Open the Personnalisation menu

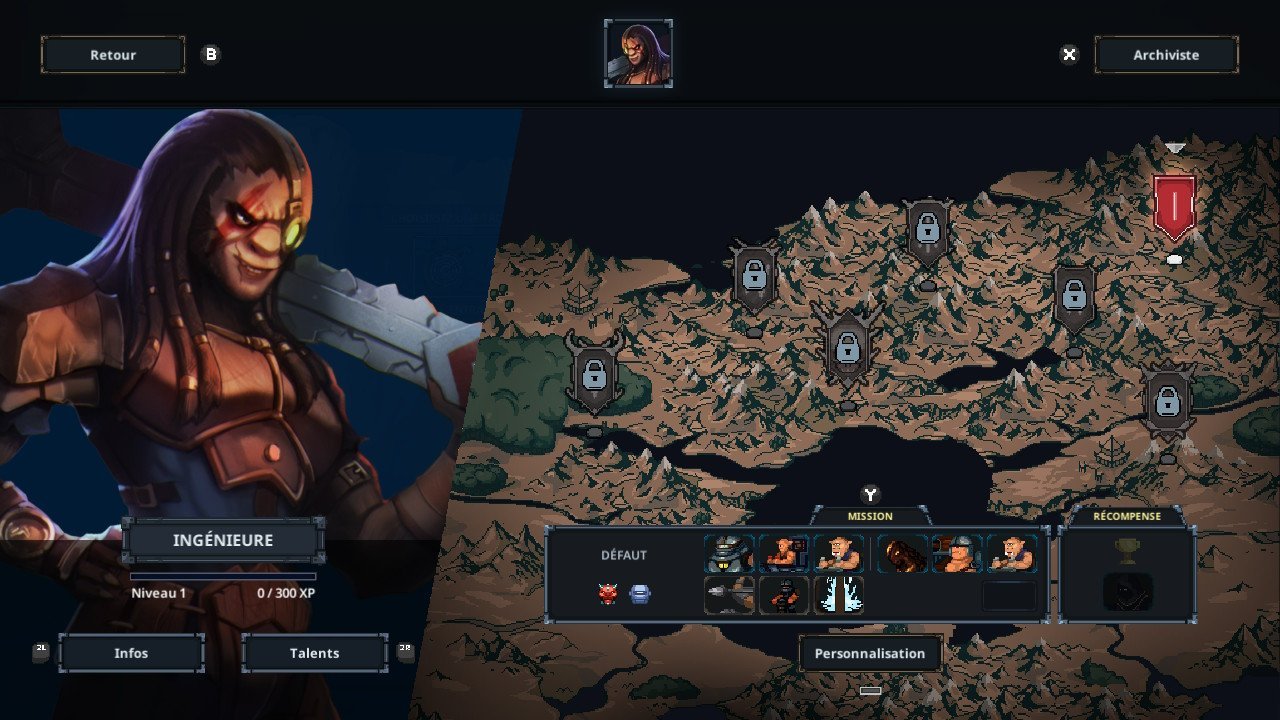coord(870,654)
